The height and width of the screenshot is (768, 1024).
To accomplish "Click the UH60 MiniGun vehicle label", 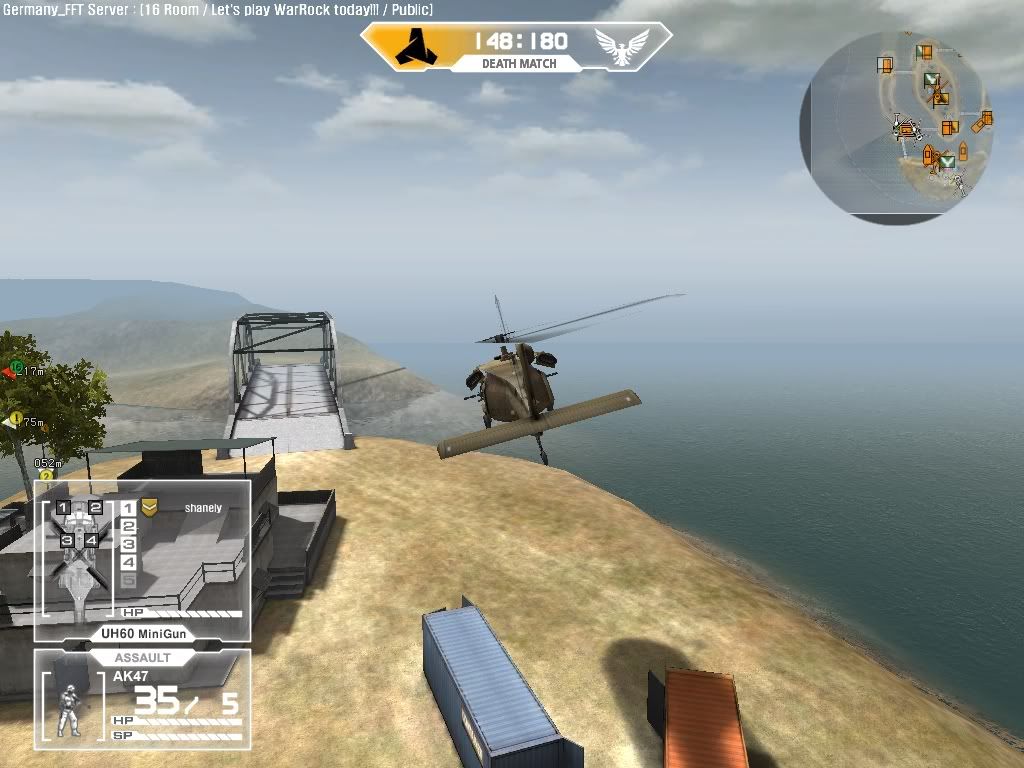I will [140, 633].
